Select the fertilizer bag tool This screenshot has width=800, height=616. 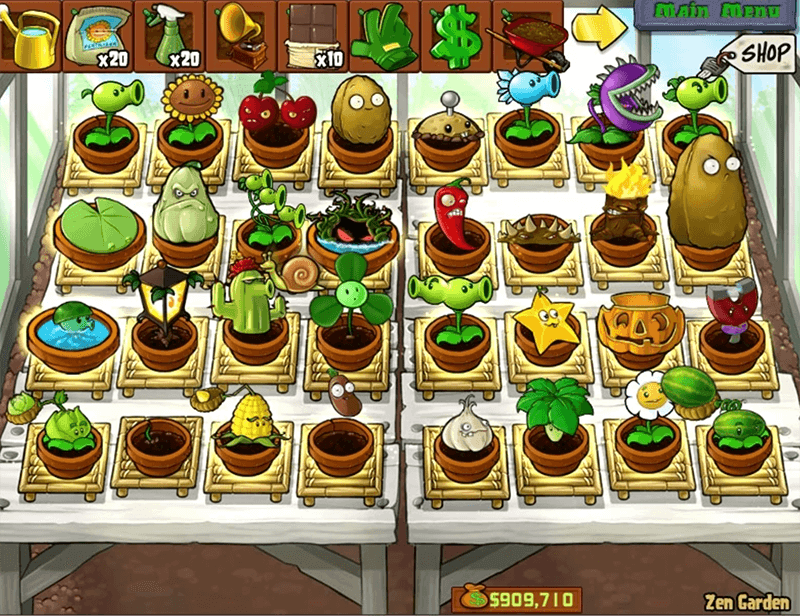click(x=98, y=35)
